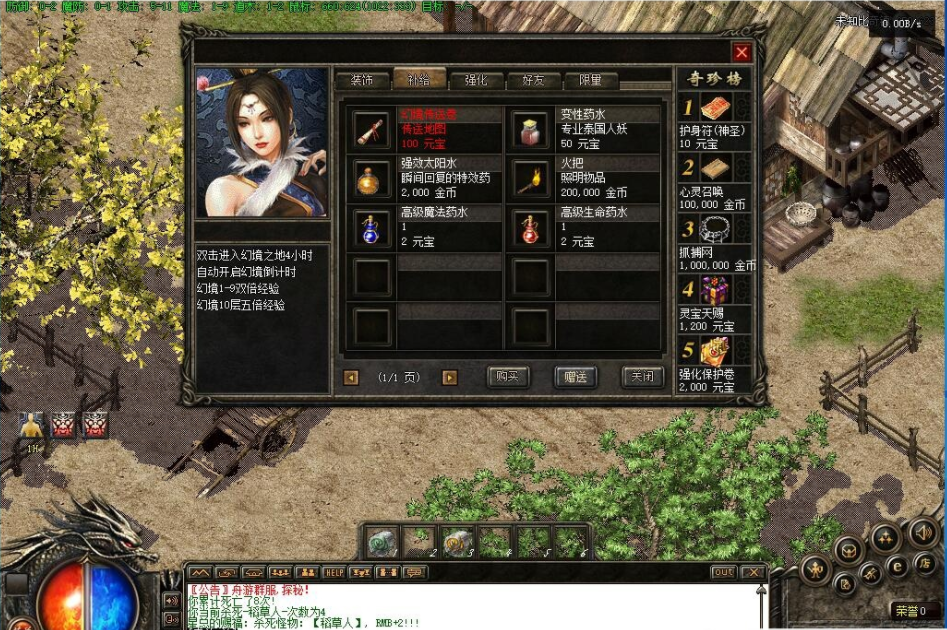This screenshot has height=630, width=947.
Task: Go to the next shop page arrow
Action: click(x=450, y=378)
